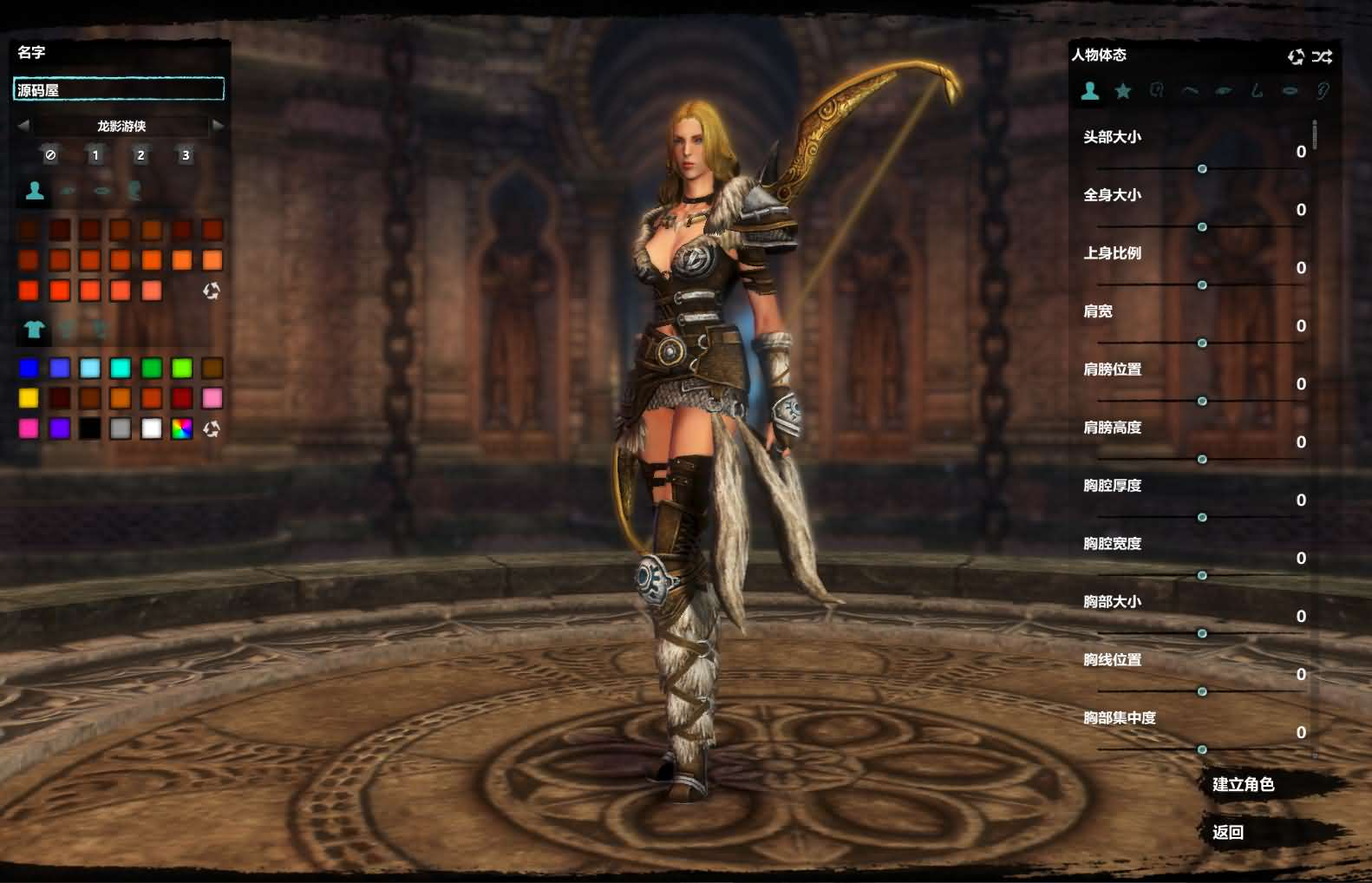Click the 建立角色 create character button
1372x883 pixels.
point(1243,785)
